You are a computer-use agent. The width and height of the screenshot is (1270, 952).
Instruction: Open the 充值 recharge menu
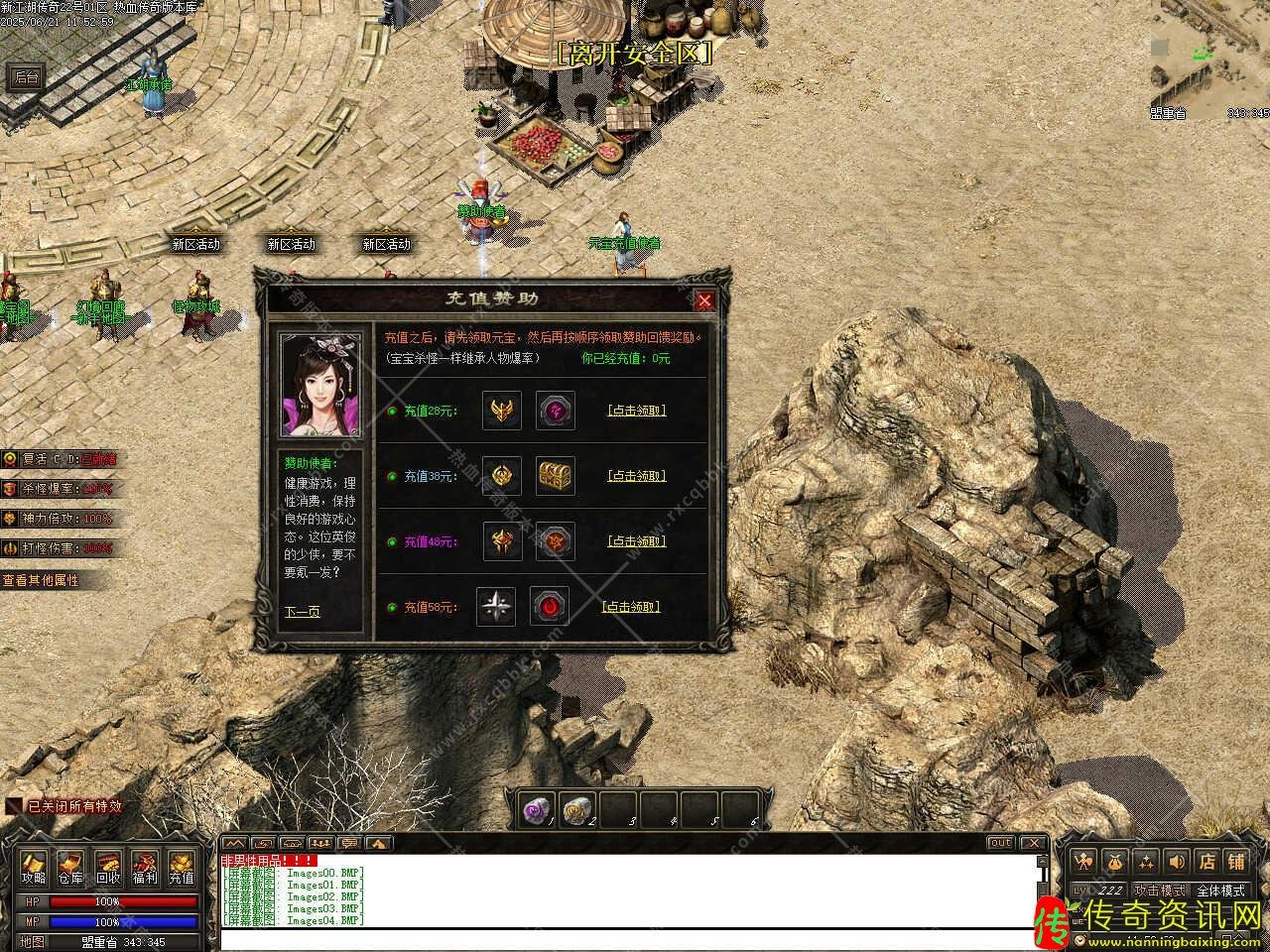(182, 868)
